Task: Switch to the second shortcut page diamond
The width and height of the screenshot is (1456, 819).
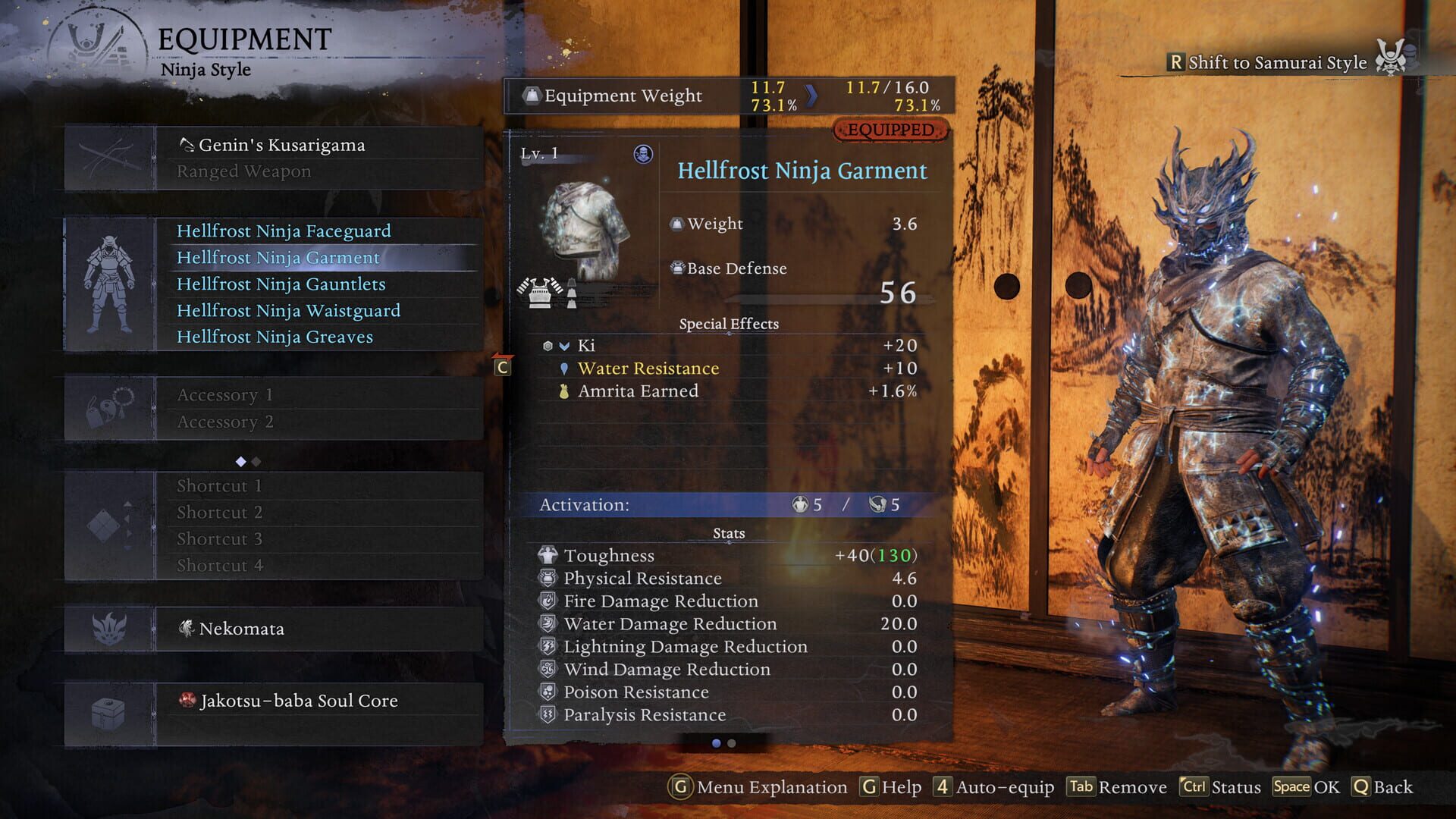Action: click(255, 460)
